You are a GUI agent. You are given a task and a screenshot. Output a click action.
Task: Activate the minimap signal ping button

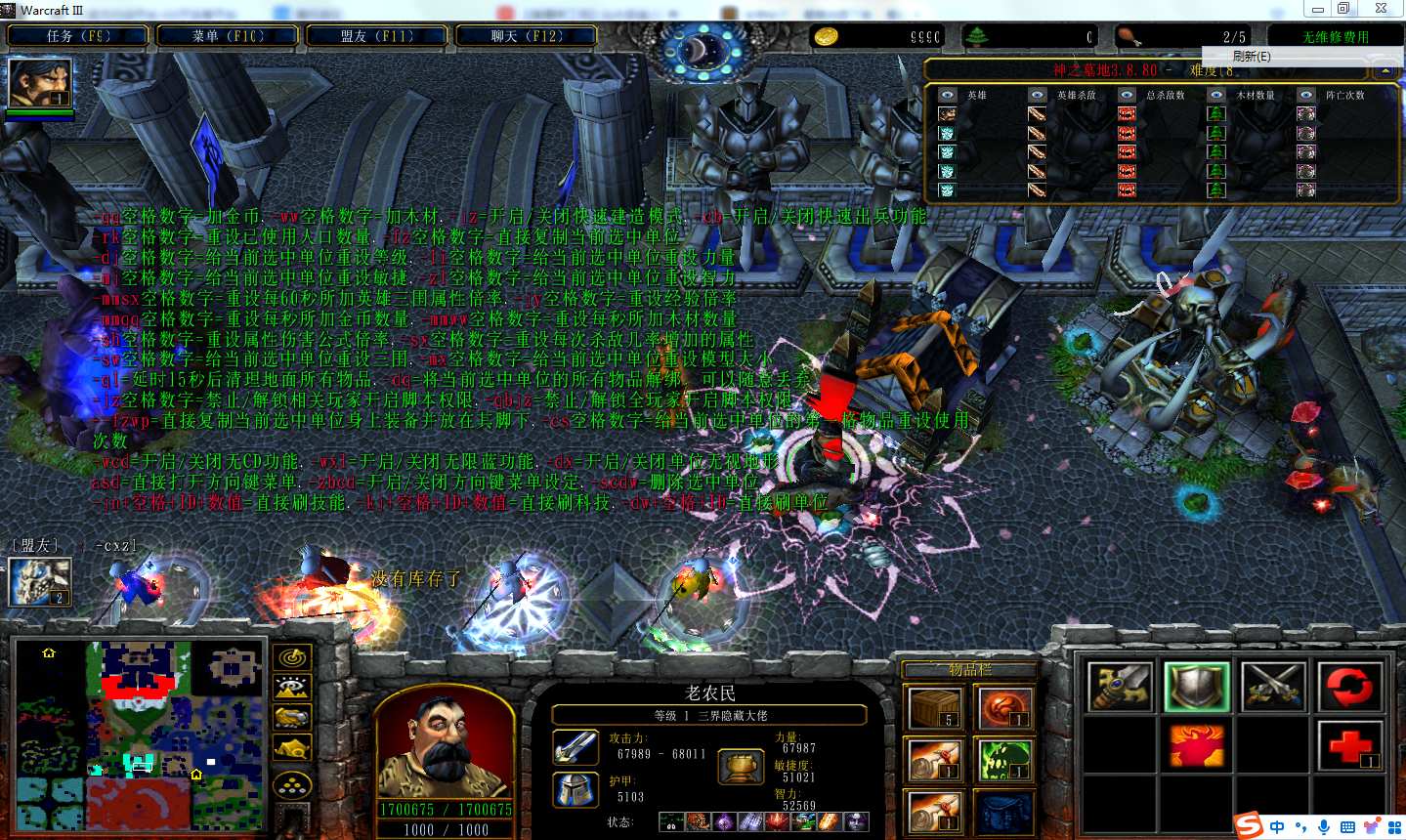[x=292, y=657]
